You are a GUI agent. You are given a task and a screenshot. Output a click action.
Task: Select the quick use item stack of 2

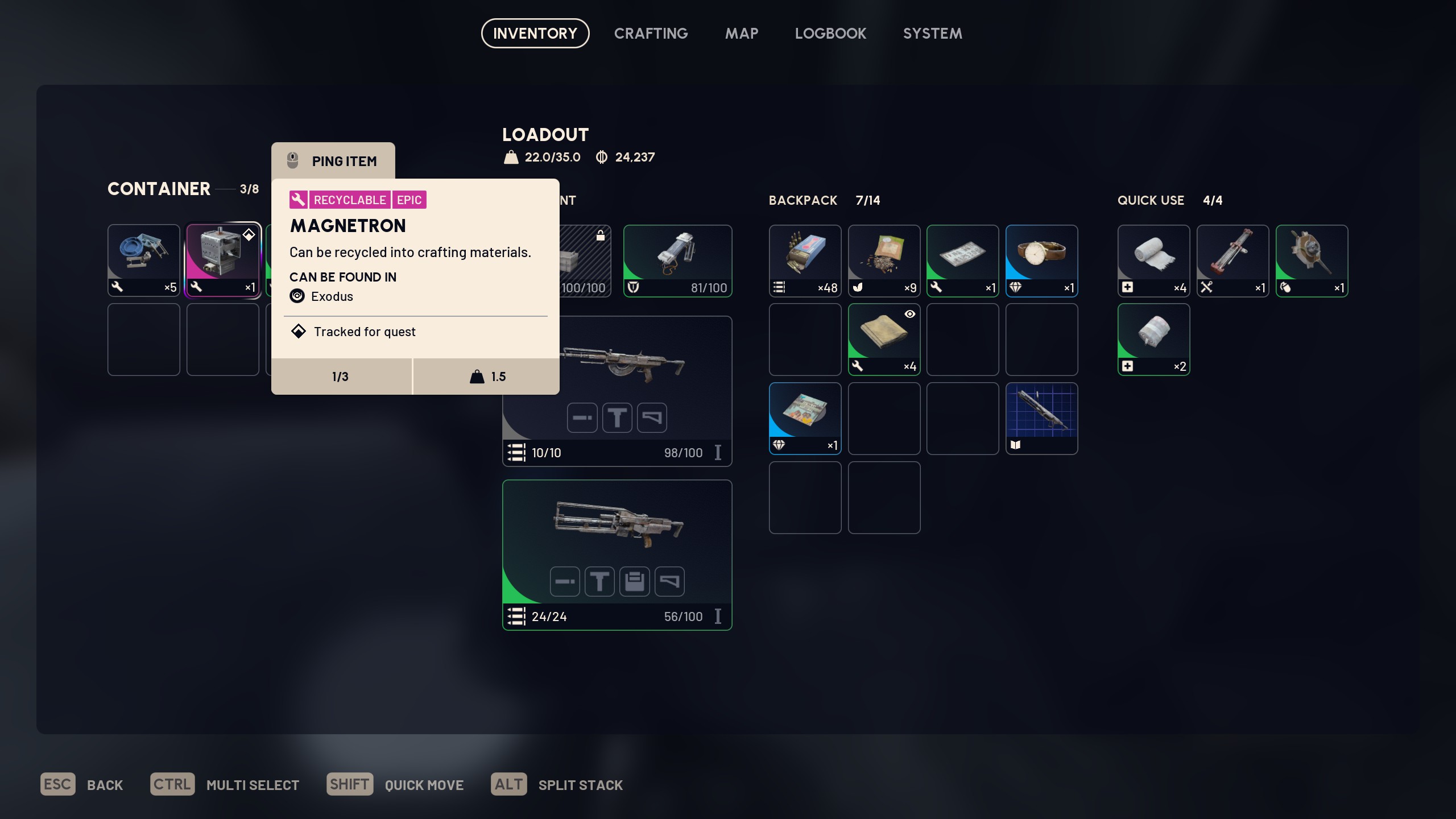coord(1153,339)
